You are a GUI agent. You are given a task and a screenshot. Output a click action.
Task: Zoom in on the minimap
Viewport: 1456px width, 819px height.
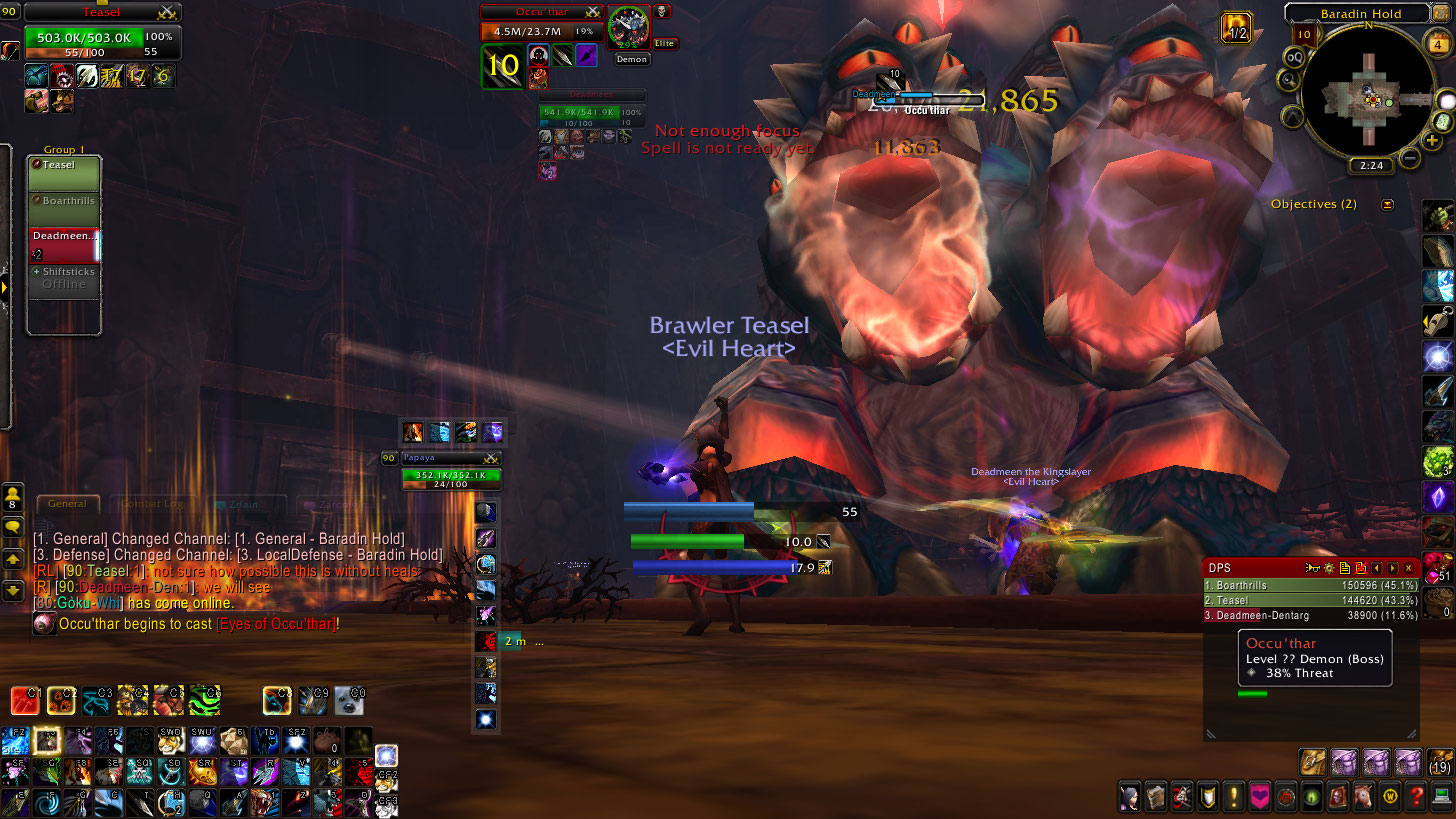coord(1433,141)
